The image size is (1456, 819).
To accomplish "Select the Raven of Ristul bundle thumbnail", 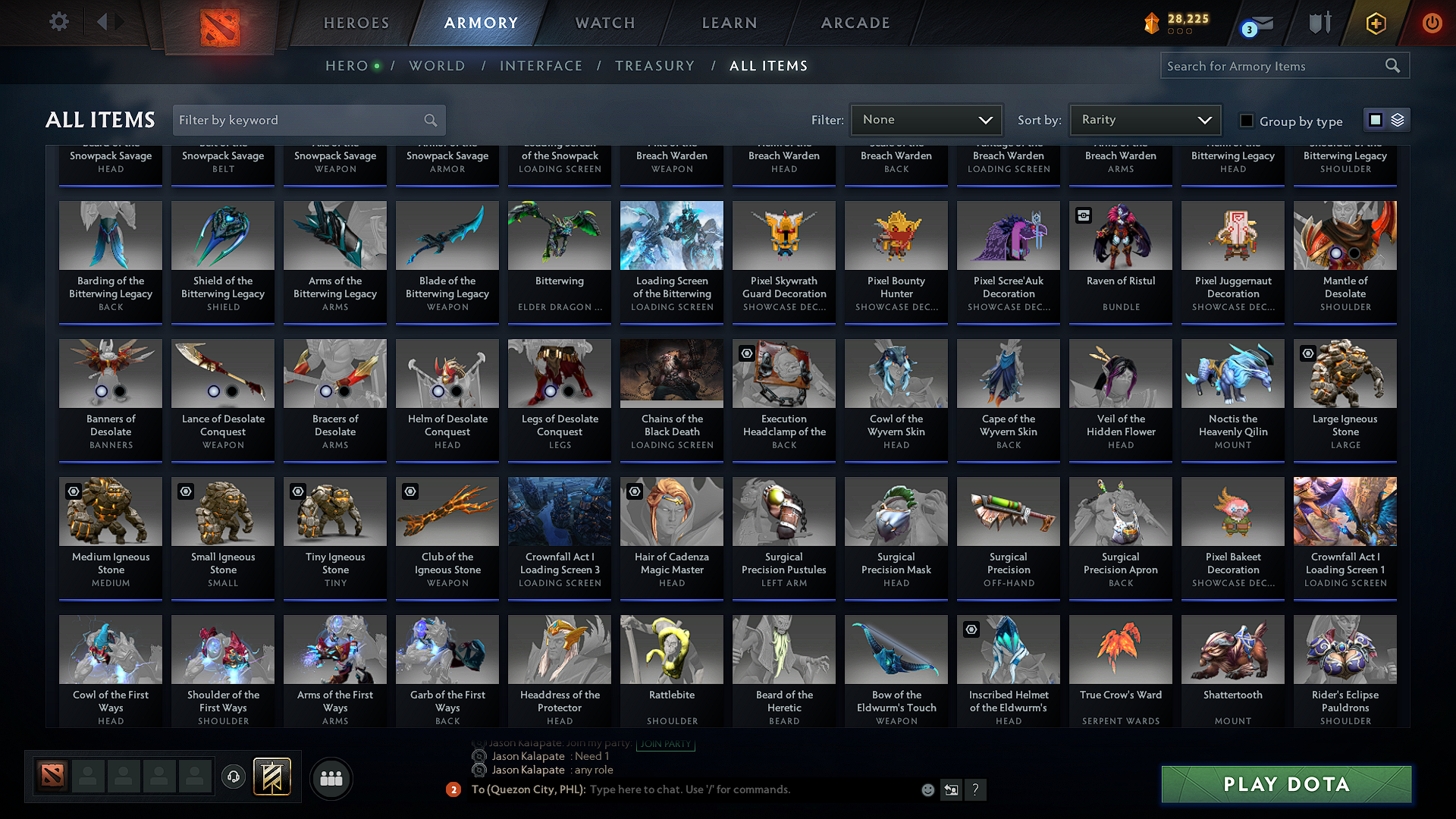I will 1120,236.
